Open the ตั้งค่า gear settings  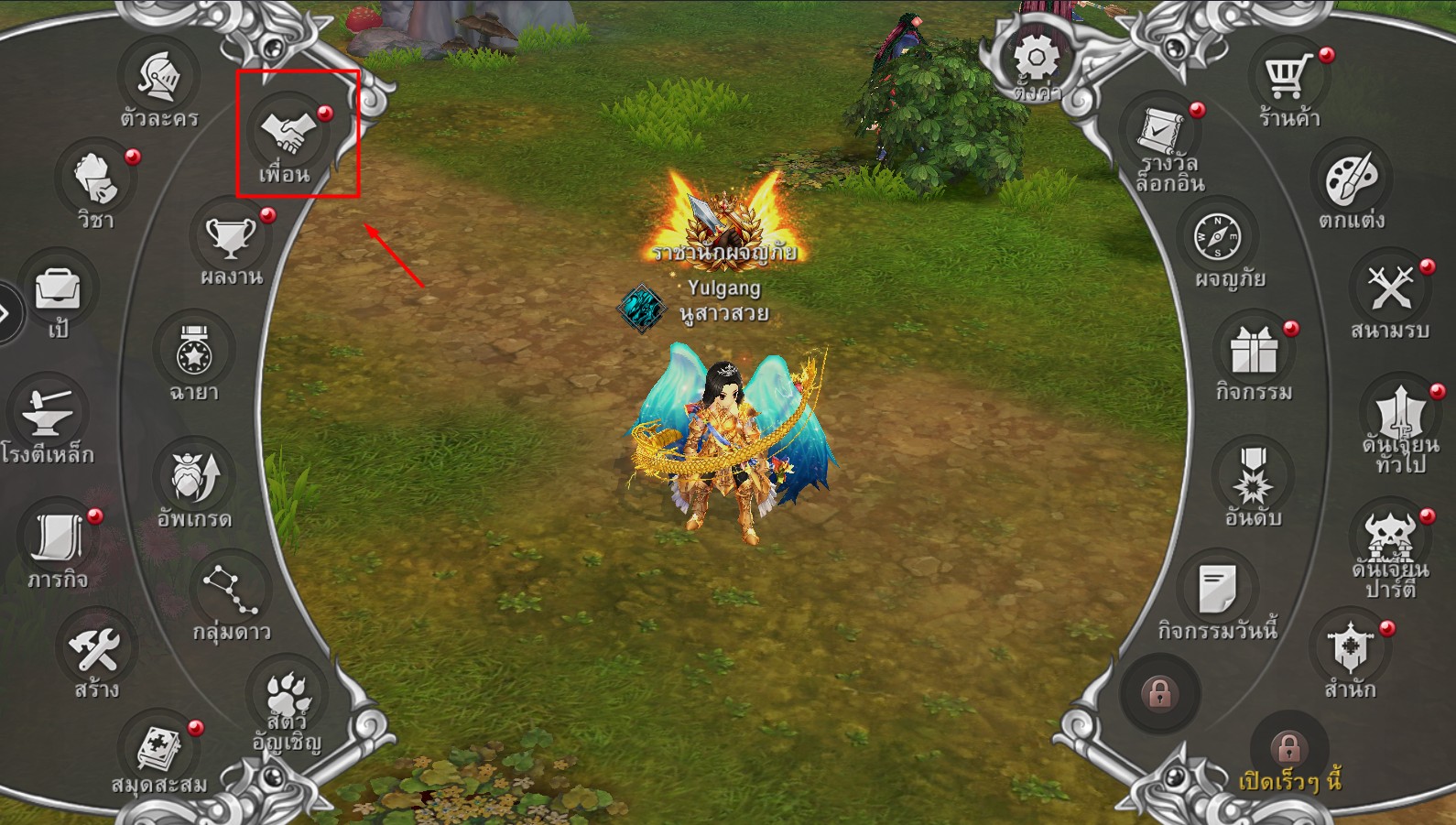tap(1037, 62)
